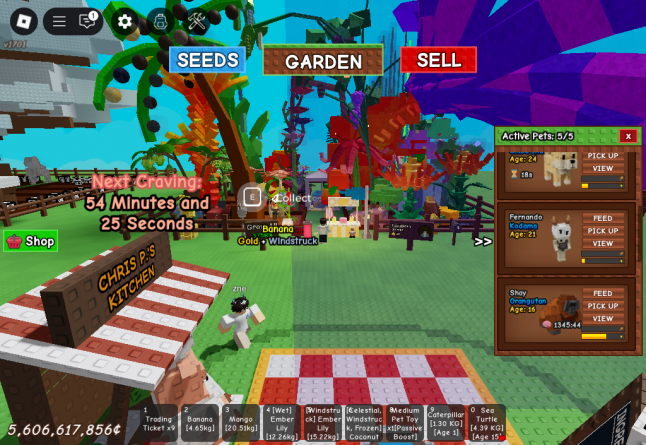This screenshot has height=445, width=646.
Task: Go to the Garden
Action: 323,61
